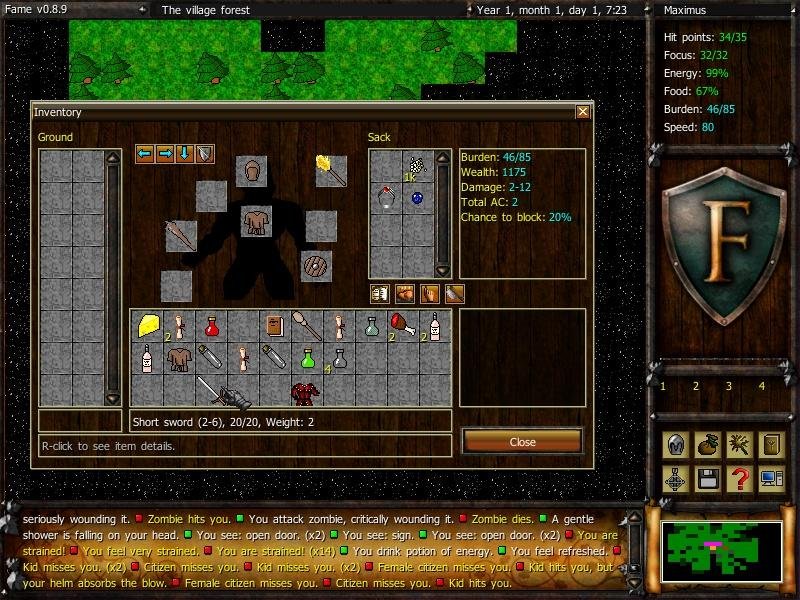Select the green potion flask
This screenshot has height=600, width=800.
(x=308, y=357)
